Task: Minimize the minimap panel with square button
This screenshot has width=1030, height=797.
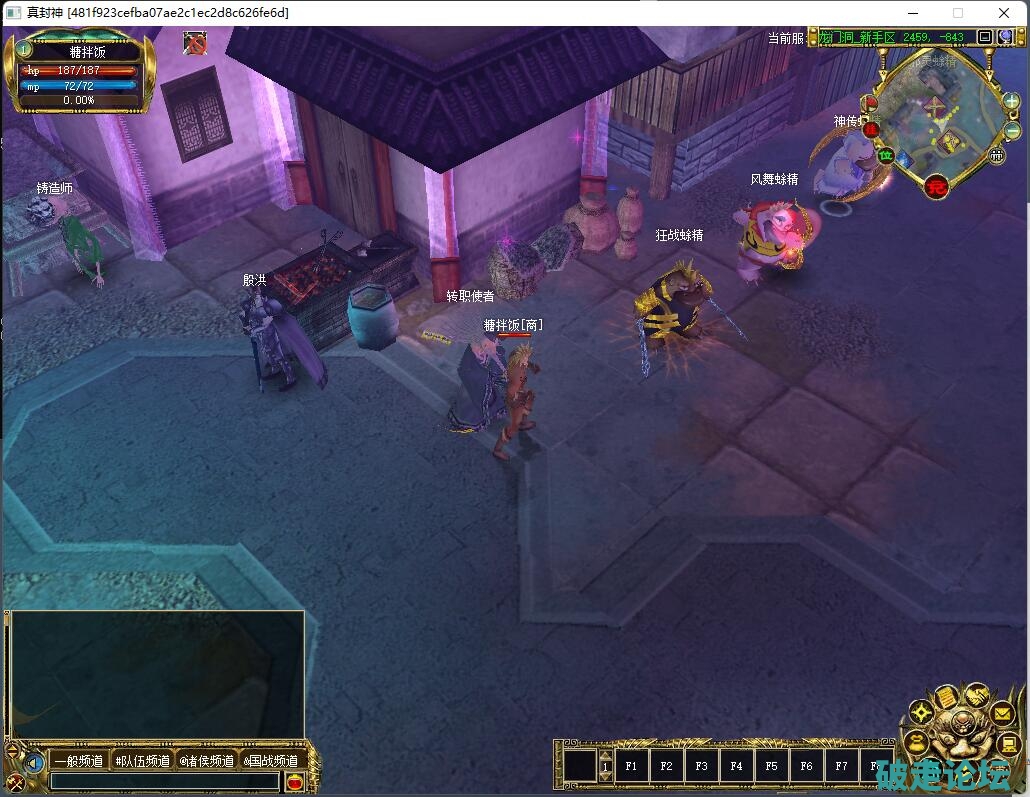Action: (985, 37)
